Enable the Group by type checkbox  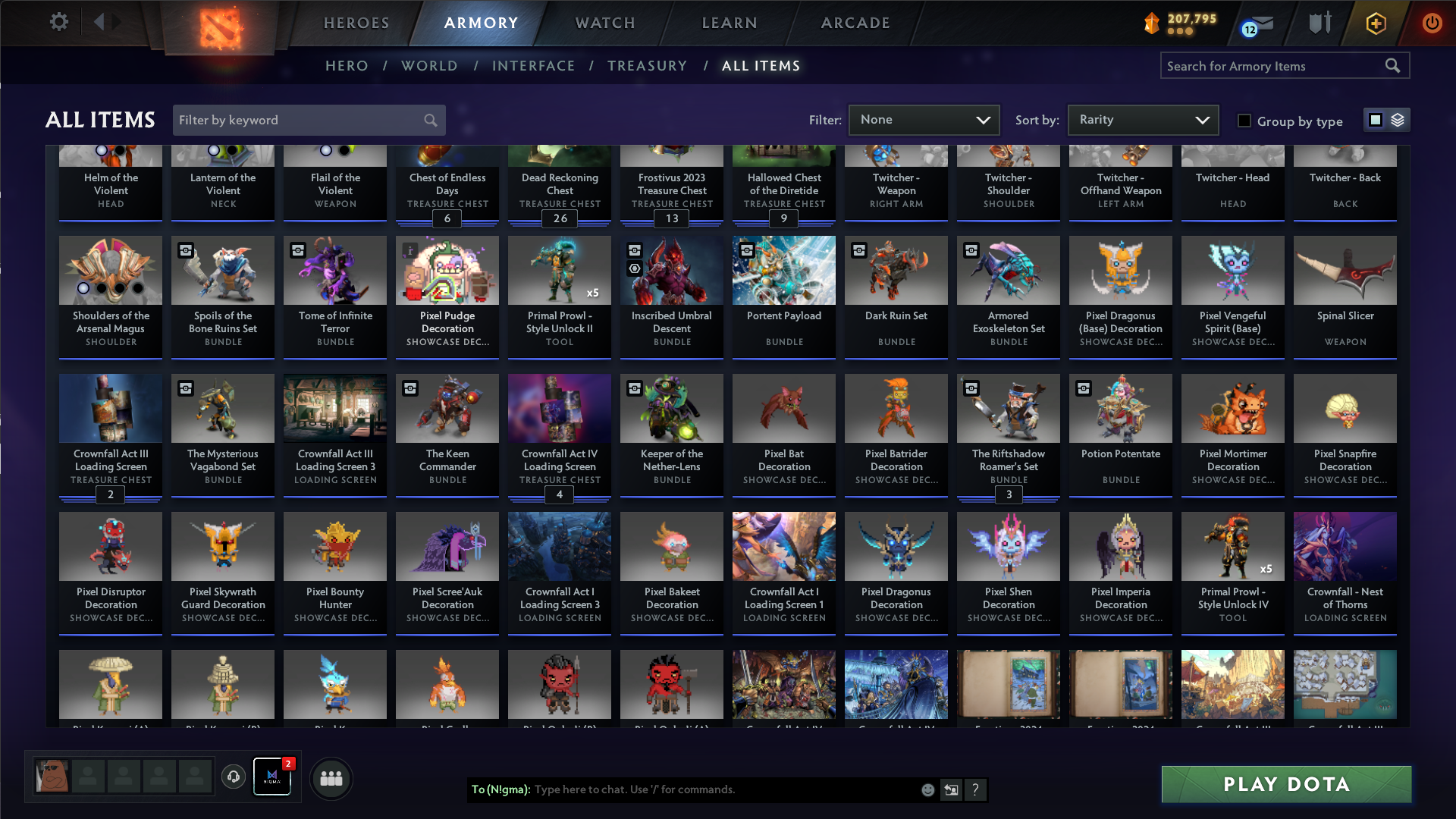pyautogui.click(x=1244, y=121)
